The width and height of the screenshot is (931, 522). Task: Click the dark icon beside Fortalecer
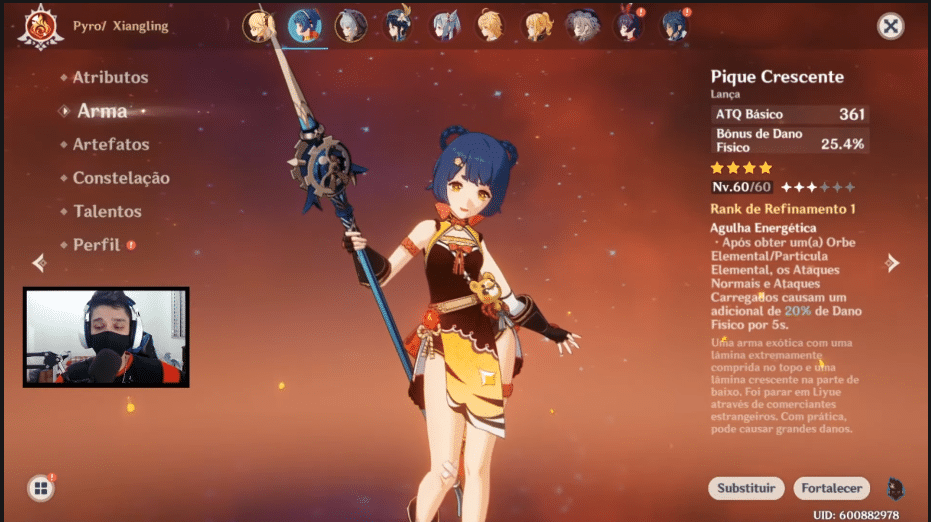(x=895, y=488)
